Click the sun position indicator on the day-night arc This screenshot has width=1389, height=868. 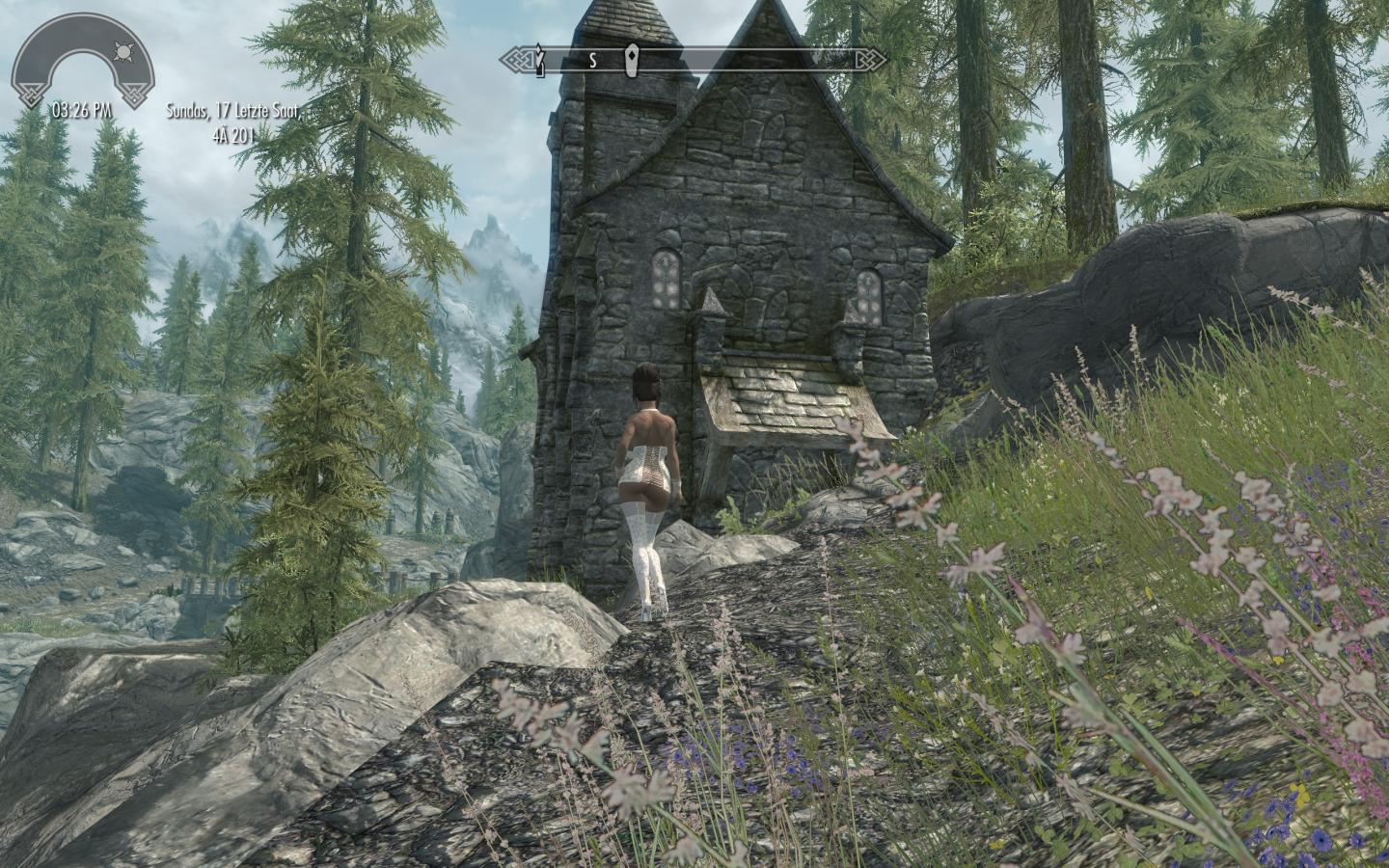tap(124, 51)
